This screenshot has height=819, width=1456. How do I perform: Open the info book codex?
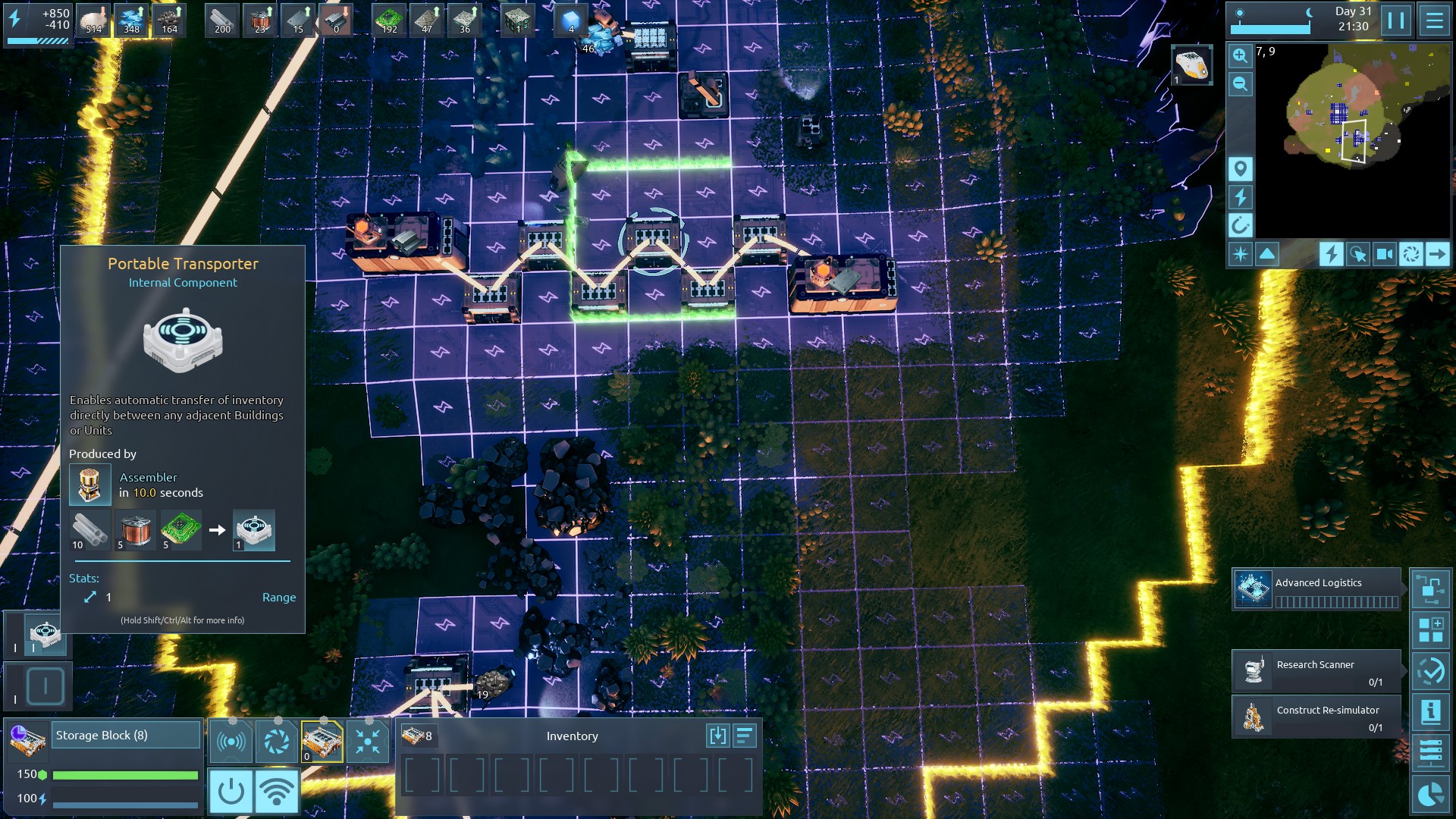pyautogui.click(x=1430, y=712)
